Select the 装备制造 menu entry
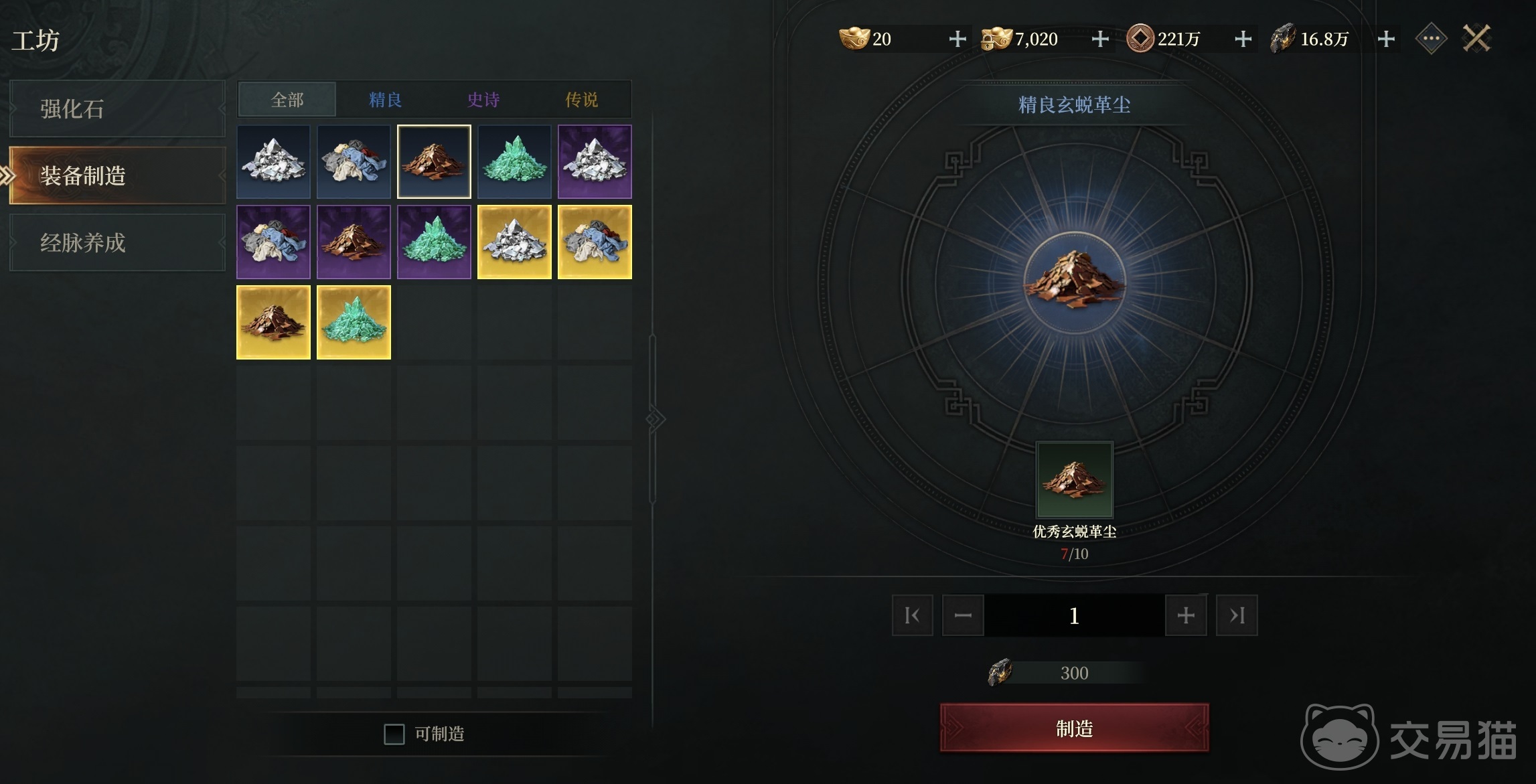1536x784 pixels. [117, 175]
